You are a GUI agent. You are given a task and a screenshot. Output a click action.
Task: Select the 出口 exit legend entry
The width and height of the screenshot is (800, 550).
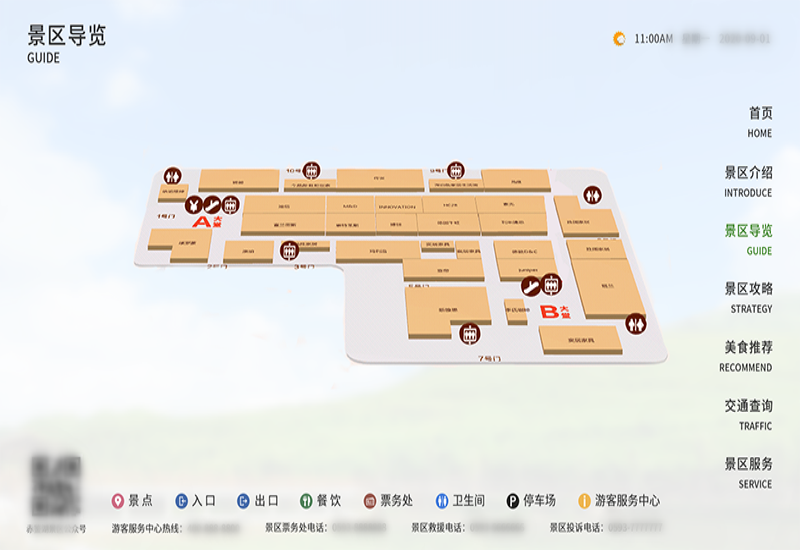[x=258, y=501]
